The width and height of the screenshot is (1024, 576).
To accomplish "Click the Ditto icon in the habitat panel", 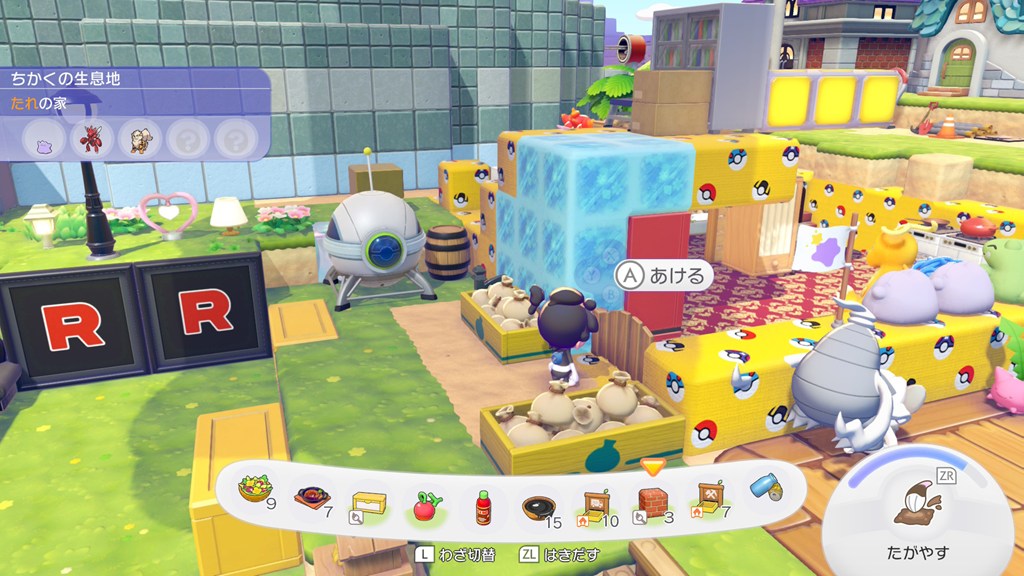I will point(45,137).
